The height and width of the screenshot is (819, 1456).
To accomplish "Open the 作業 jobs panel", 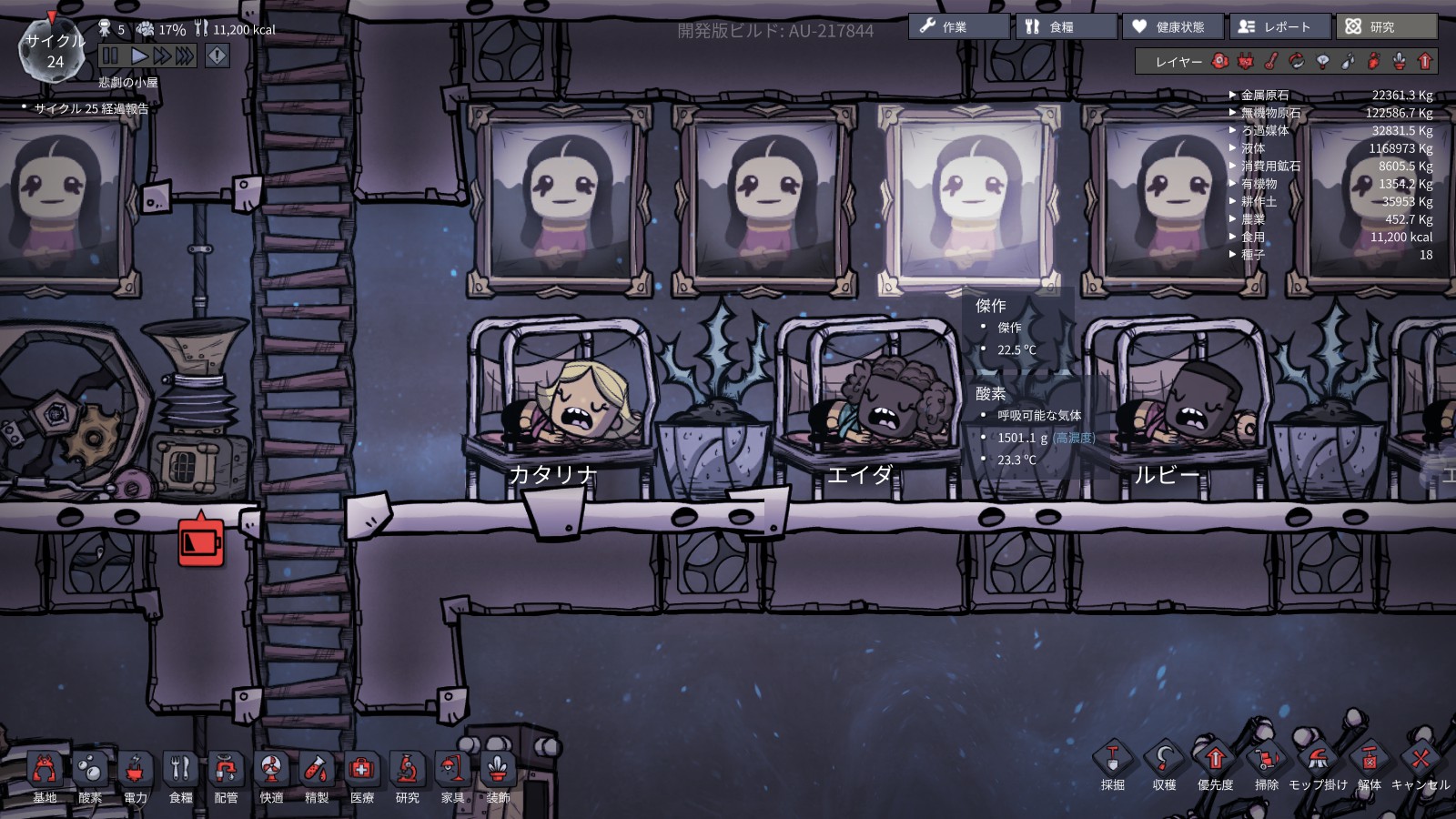I will tap(958, 26).
